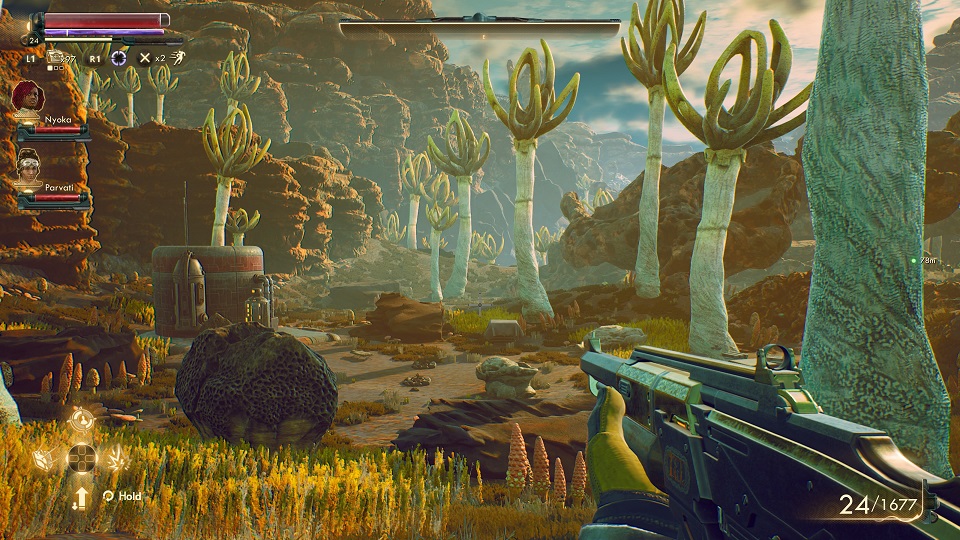Image resolution: width=960 pixels, height=540 pixels.
Task: Use the medical inhaler icon
Action: pyautogui.click(x=55, y=57)
